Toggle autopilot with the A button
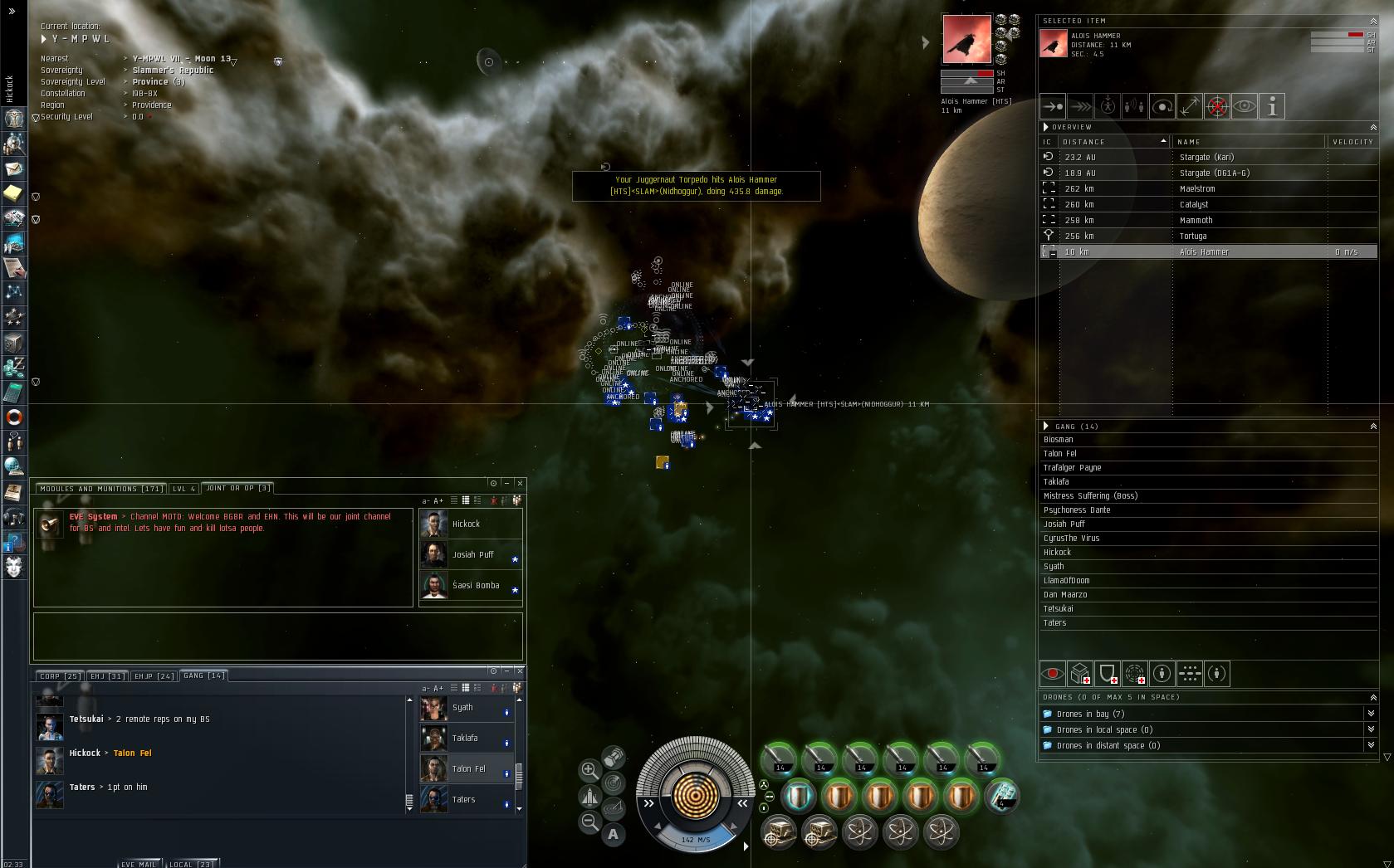The image size is (1394, 868). 614,834
